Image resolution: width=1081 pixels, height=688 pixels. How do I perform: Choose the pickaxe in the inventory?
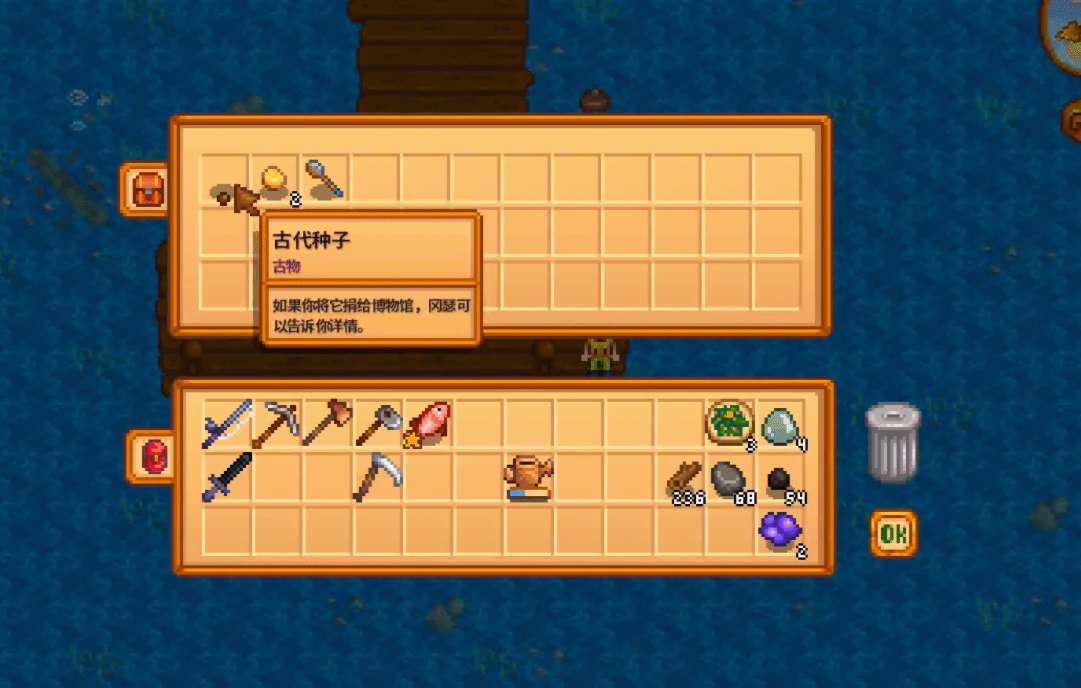tap(276, 424)
